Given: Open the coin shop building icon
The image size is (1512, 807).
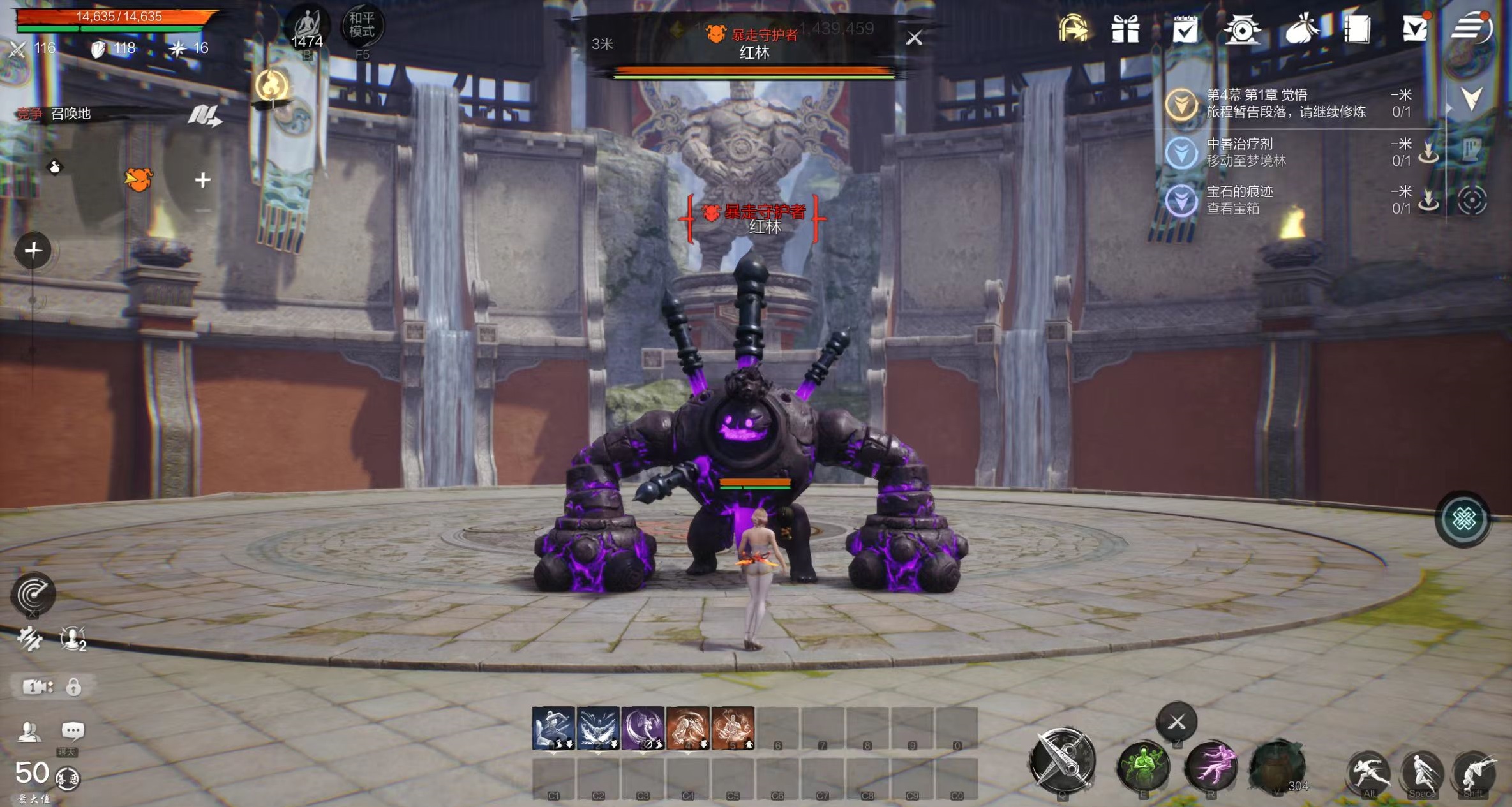Looking at the screenshot, I should coord(1241,29).
